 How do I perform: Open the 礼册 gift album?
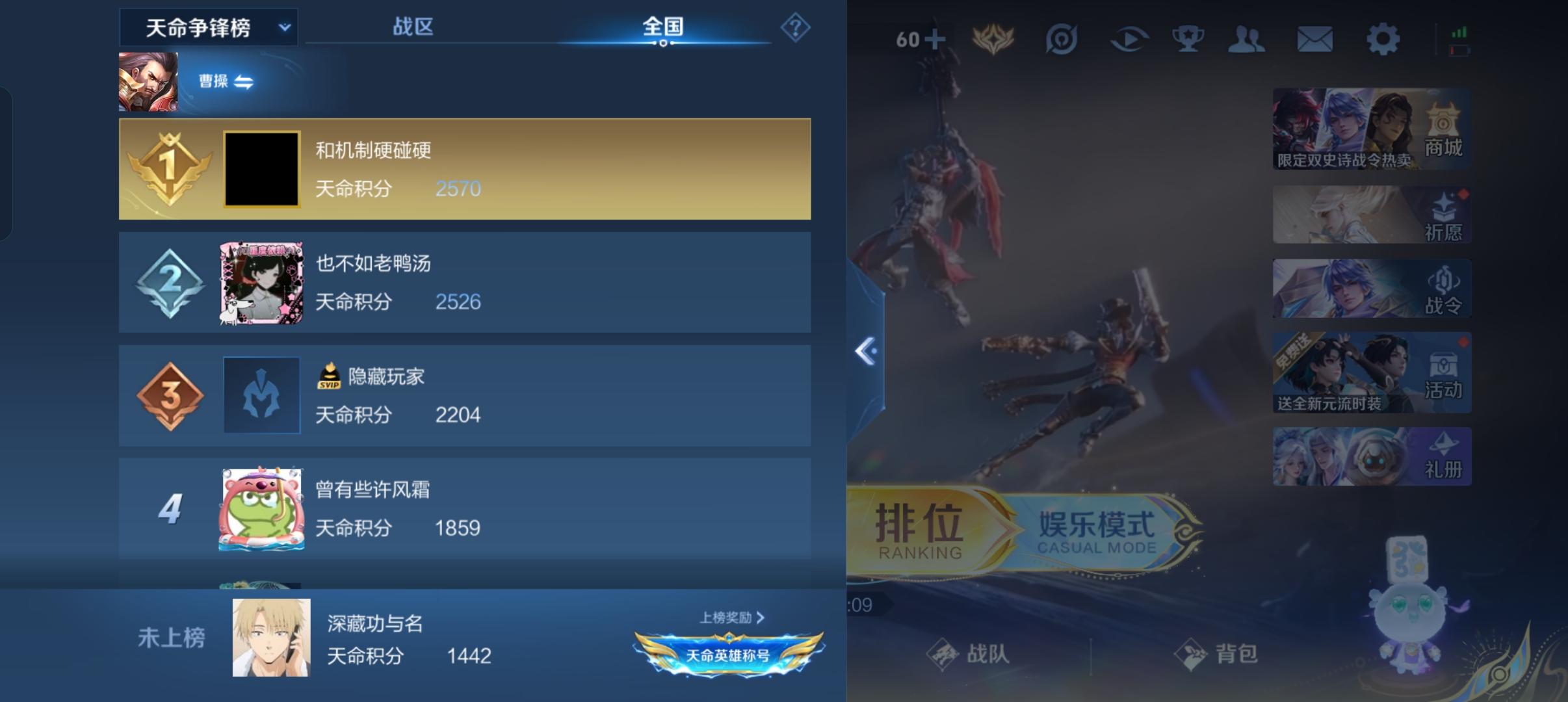tap(1372, 455)
